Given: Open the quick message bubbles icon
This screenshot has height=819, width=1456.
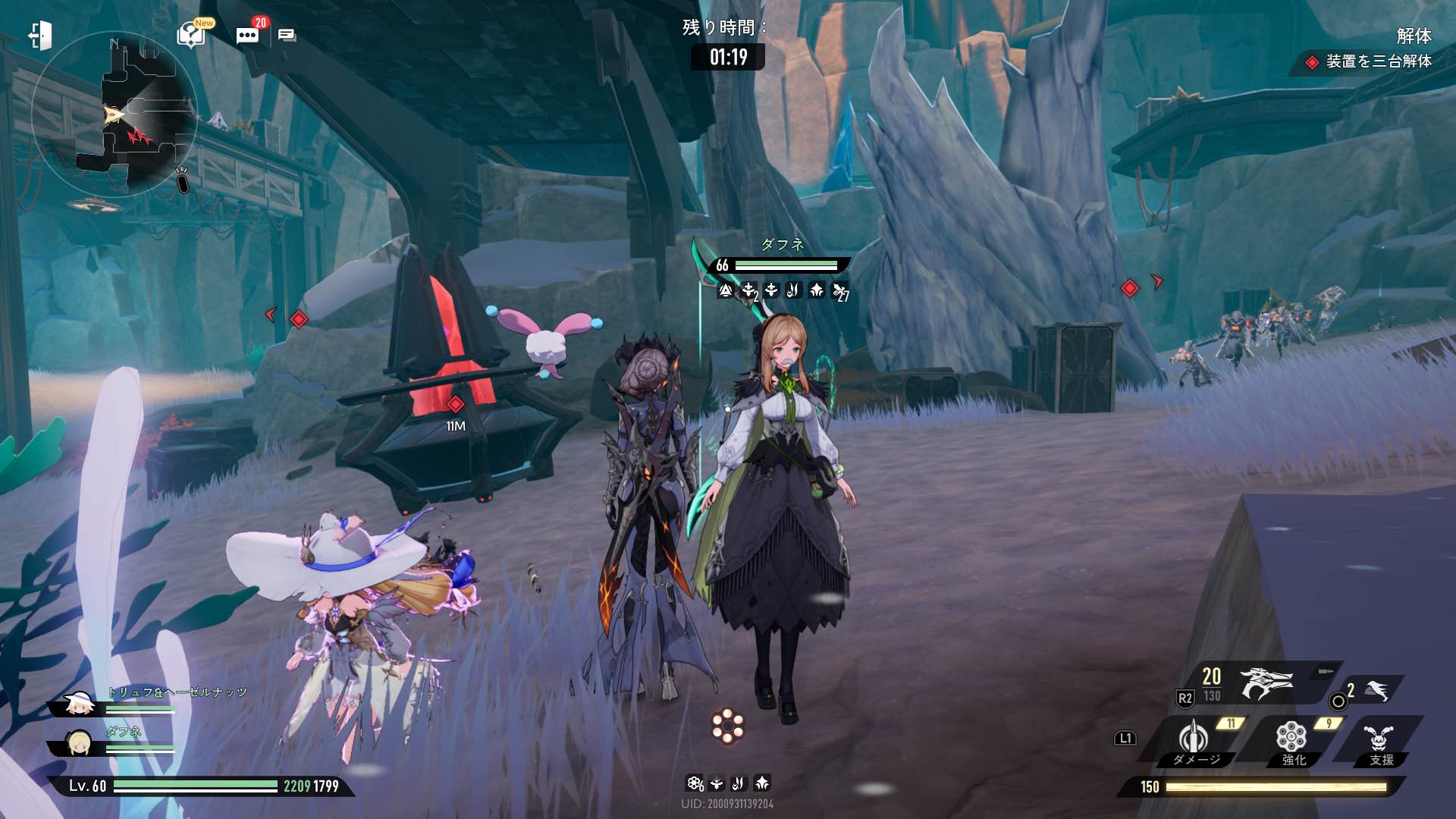Looking at the screenshot, I should pos(287,36).
